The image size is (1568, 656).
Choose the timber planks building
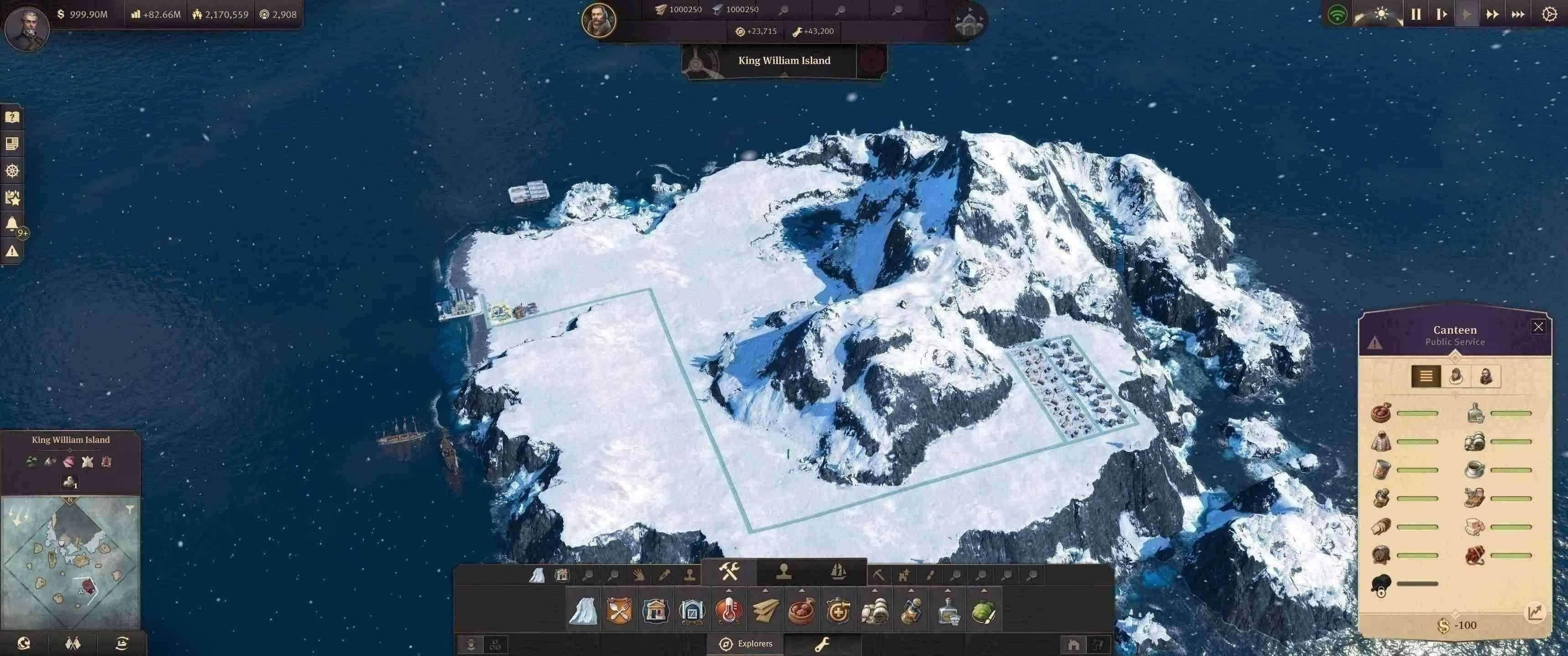pyautogui.click(x=765, y=610)
